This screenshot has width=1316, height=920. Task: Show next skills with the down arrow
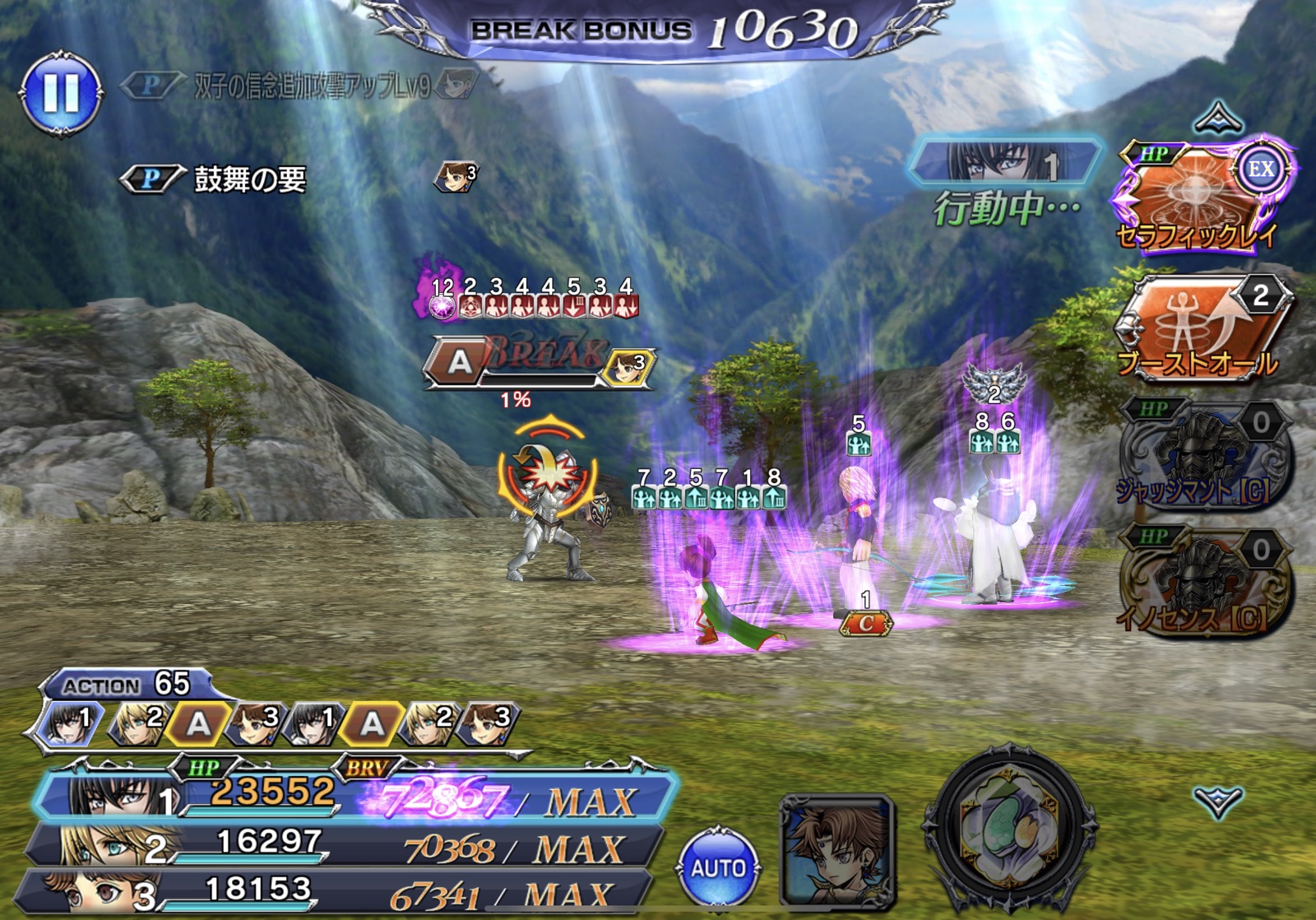(1217, 801)
